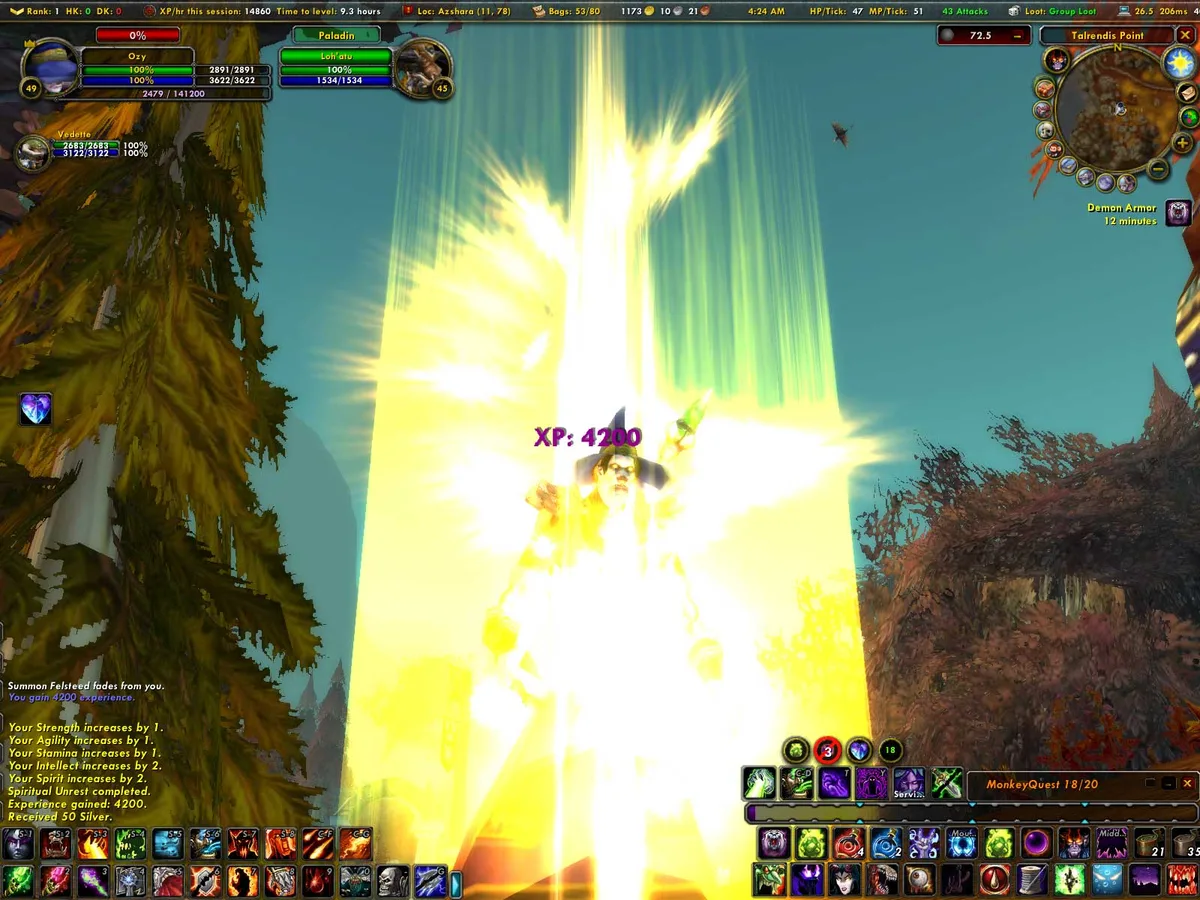Click the purple heart soulstone icon at left
Image resolution: width=1200 pixels, height=900 pixels.
pos(36,409)
